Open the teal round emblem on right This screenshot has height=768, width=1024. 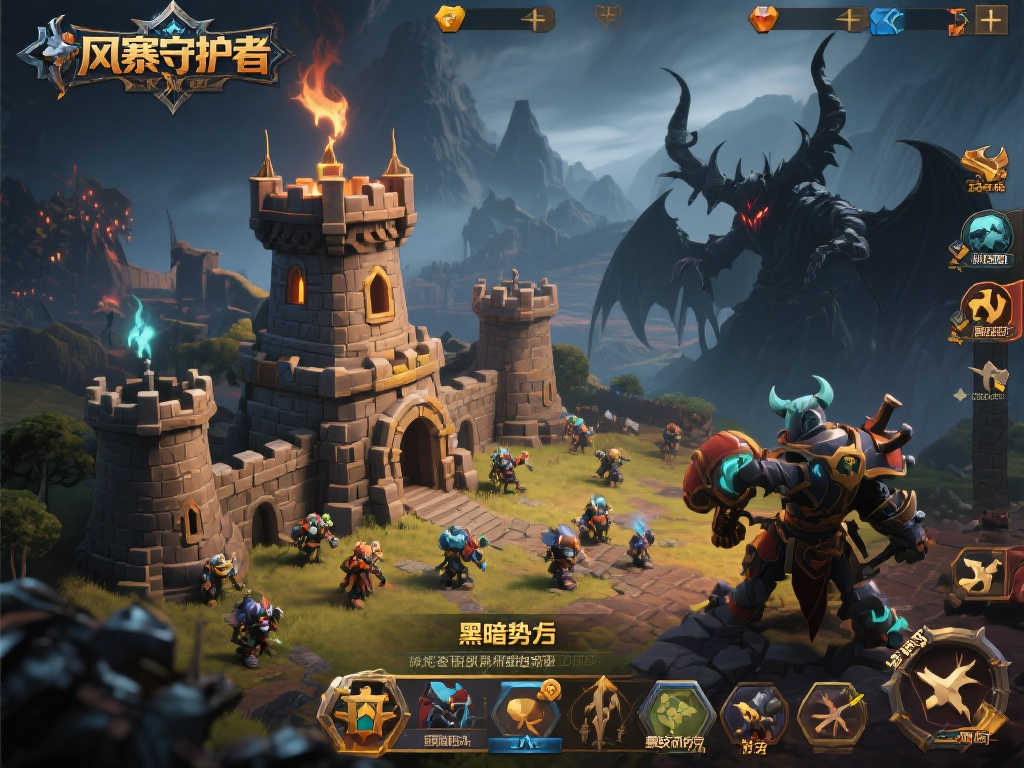(x=986, y=238)
